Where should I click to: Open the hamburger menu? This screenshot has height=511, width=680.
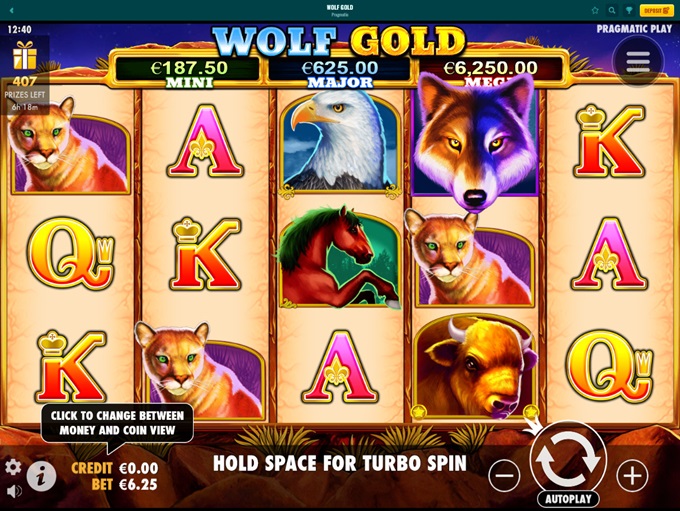pos(638,62)
